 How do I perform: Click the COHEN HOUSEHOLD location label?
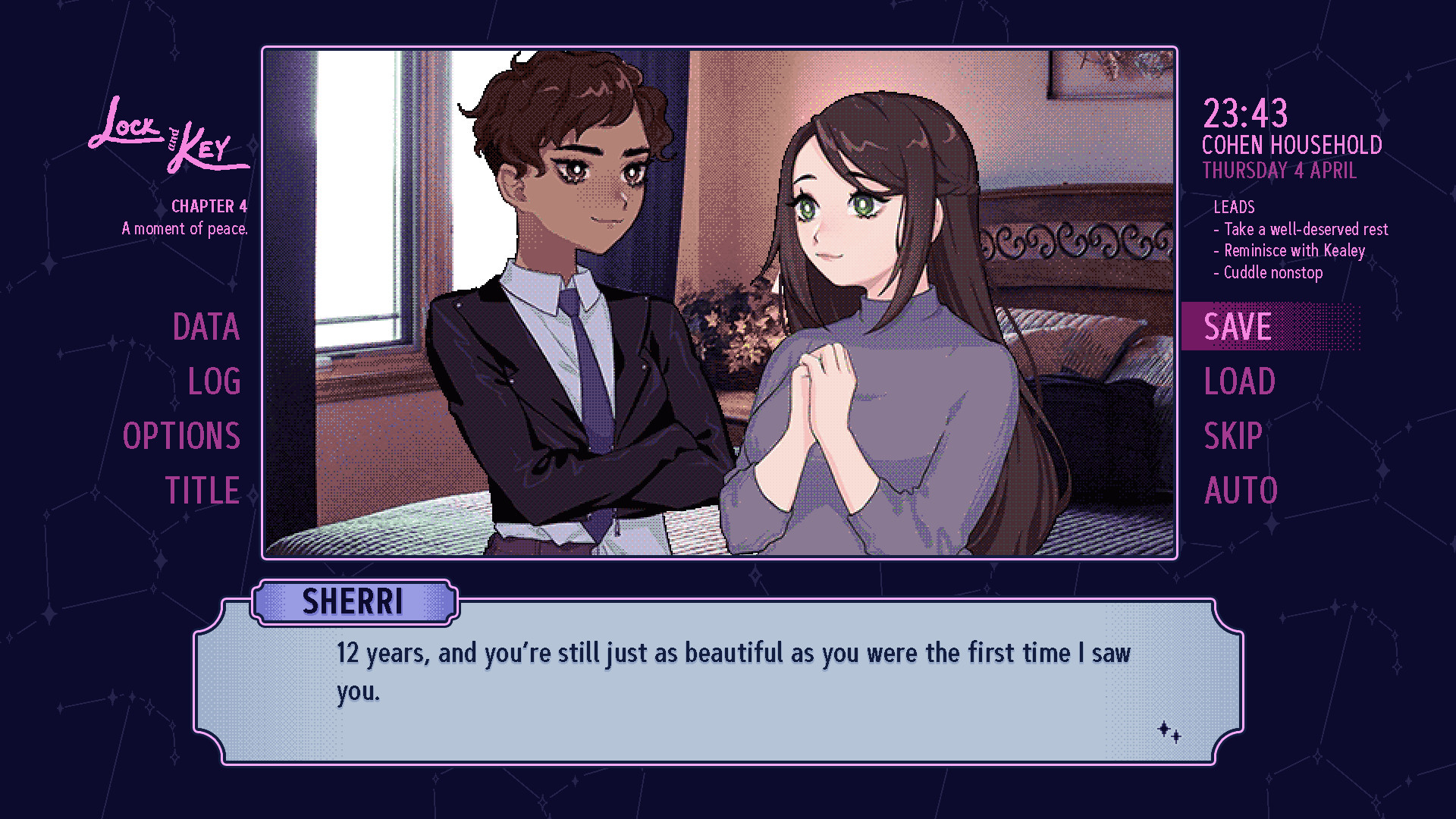pos(1292,145)
